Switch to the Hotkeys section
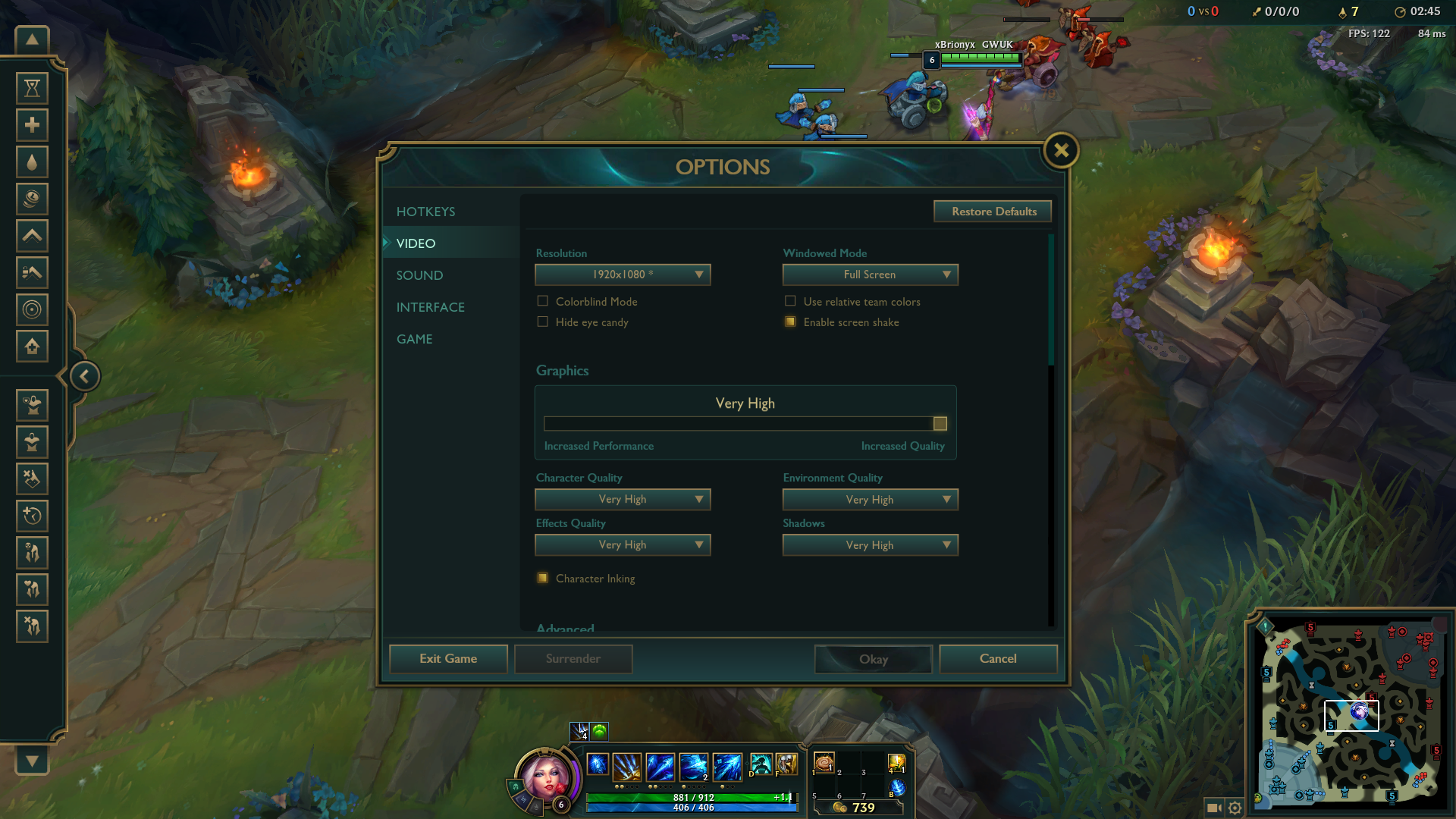The image size is (1456, 819). pyautogui.click(x=425, y=212)
